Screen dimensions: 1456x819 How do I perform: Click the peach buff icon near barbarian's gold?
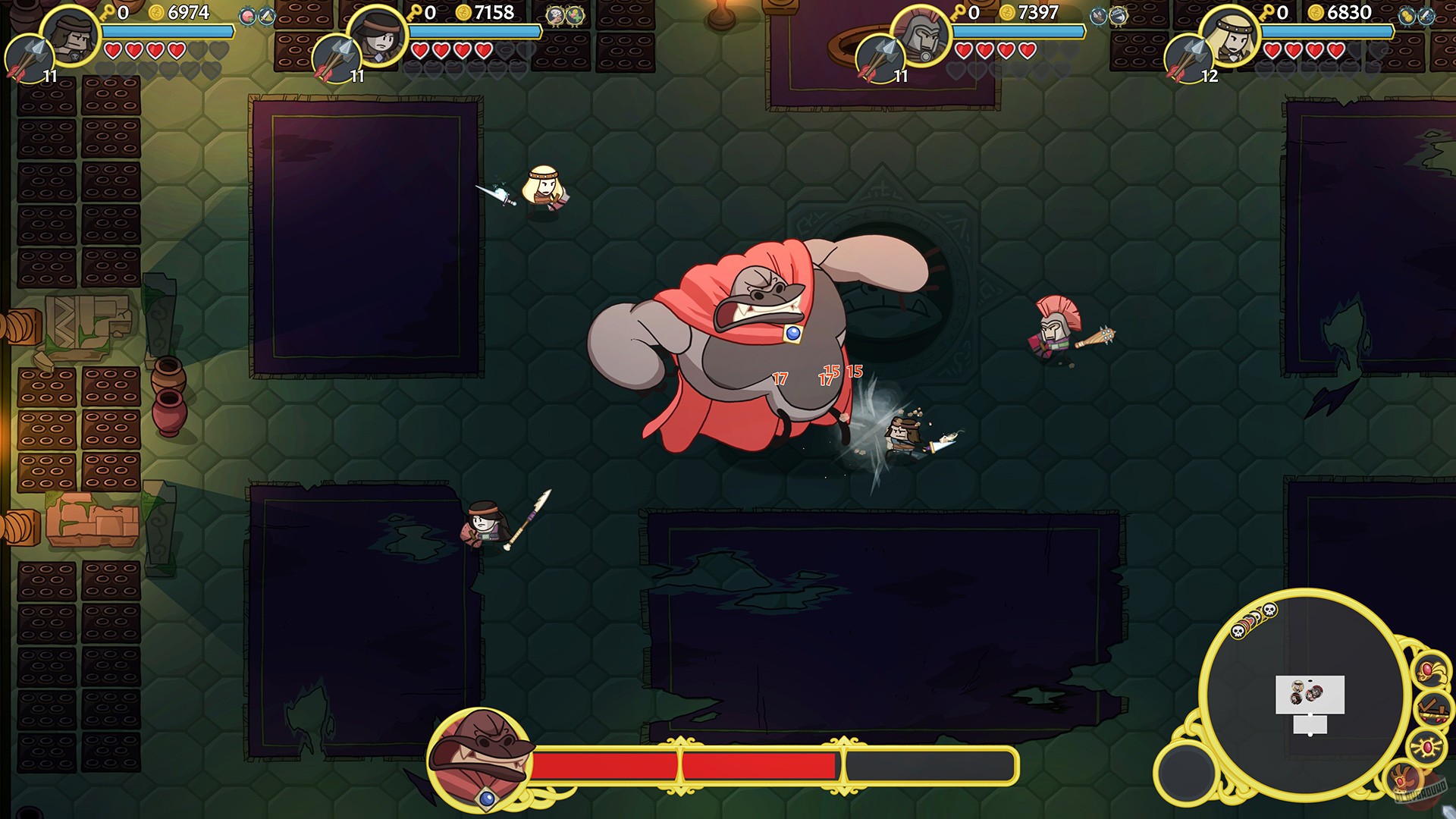[x=248, y=15]
